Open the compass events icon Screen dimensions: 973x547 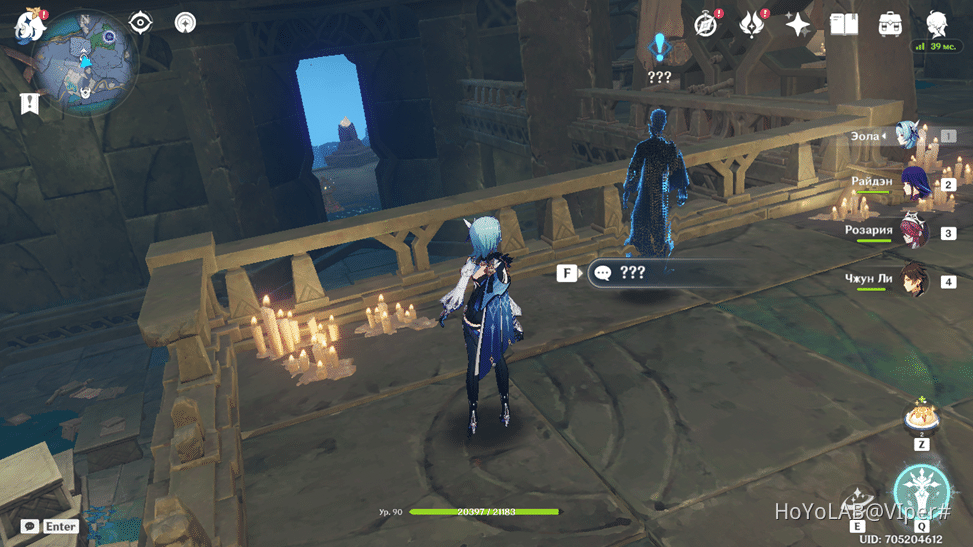pos(707,24)
